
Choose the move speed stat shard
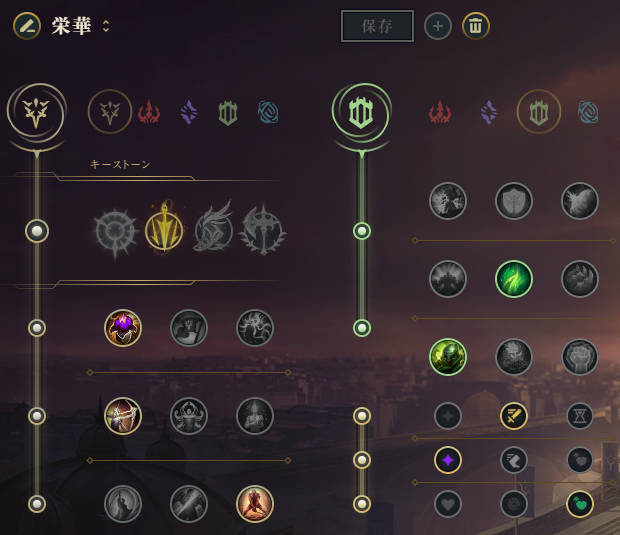click(514, 460)
